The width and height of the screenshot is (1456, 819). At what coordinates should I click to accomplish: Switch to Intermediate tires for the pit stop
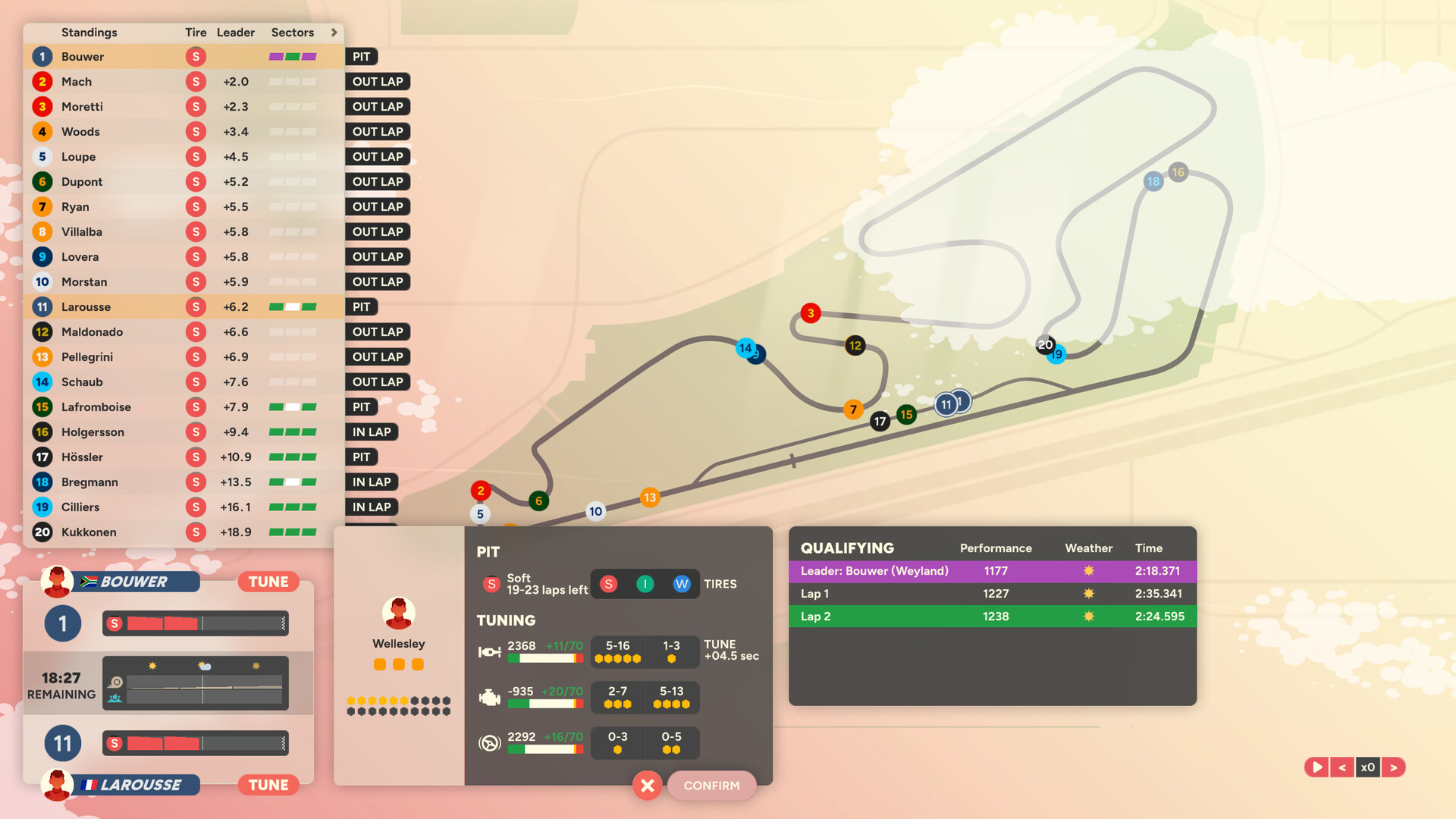pyautogui.click(x=645, y=584)
